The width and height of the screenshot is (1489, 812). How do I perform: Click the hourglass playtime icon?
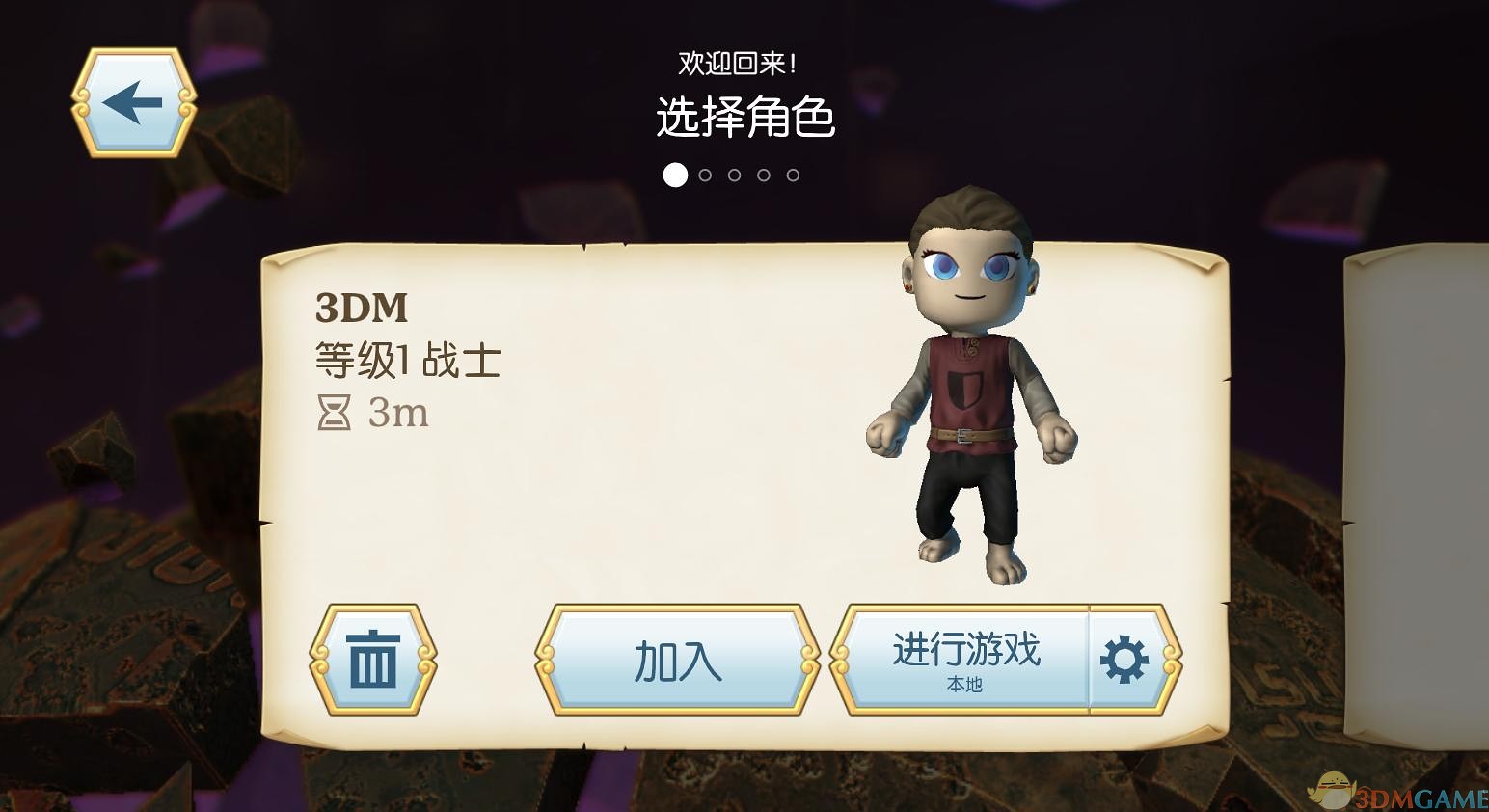(x=334, y=414)
